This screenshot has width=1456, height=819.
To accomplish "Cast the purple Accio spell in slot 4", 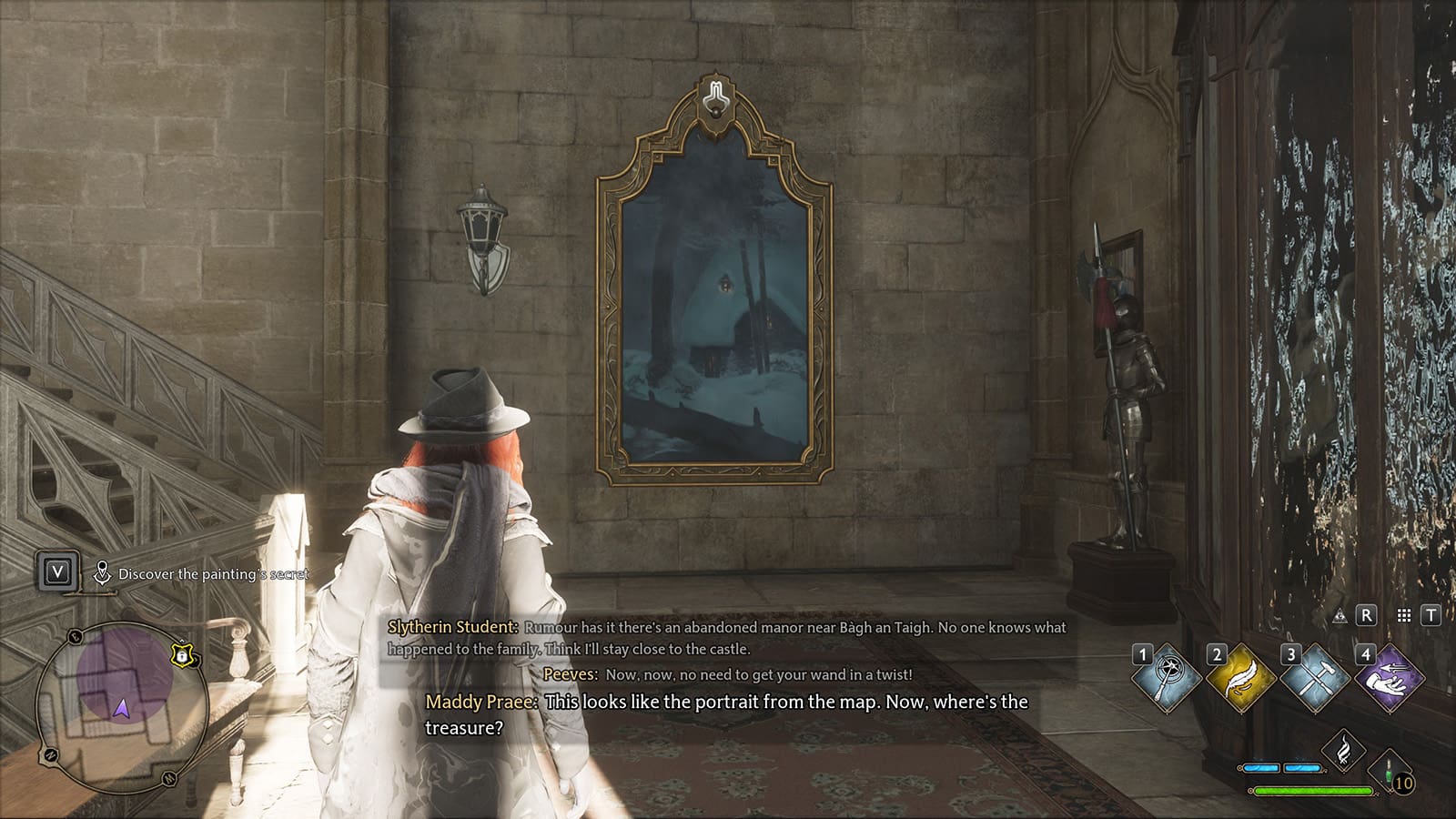I will coord(1390,677).
